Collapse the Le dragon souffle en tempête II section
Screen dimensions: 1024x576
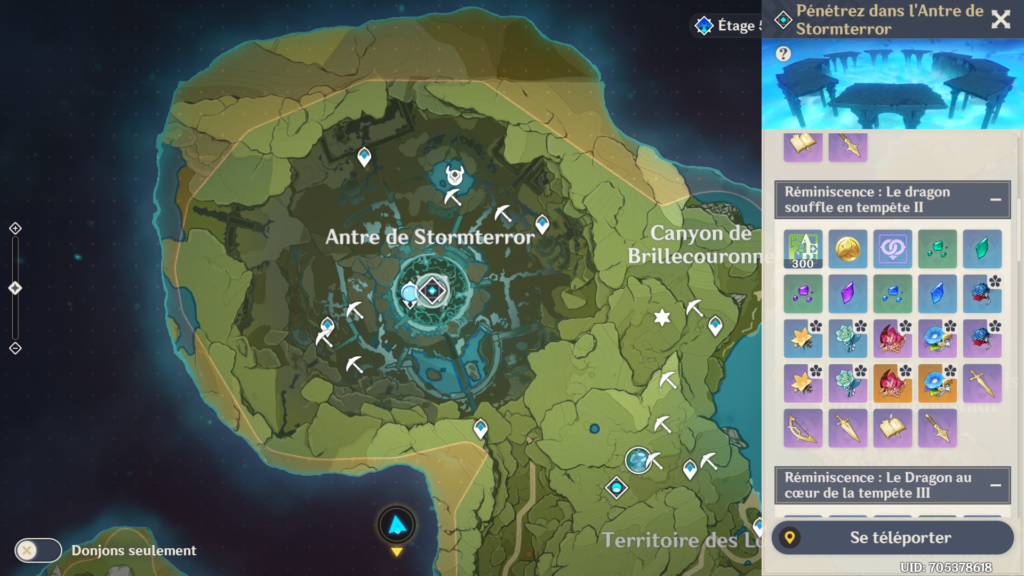(996, 199)
